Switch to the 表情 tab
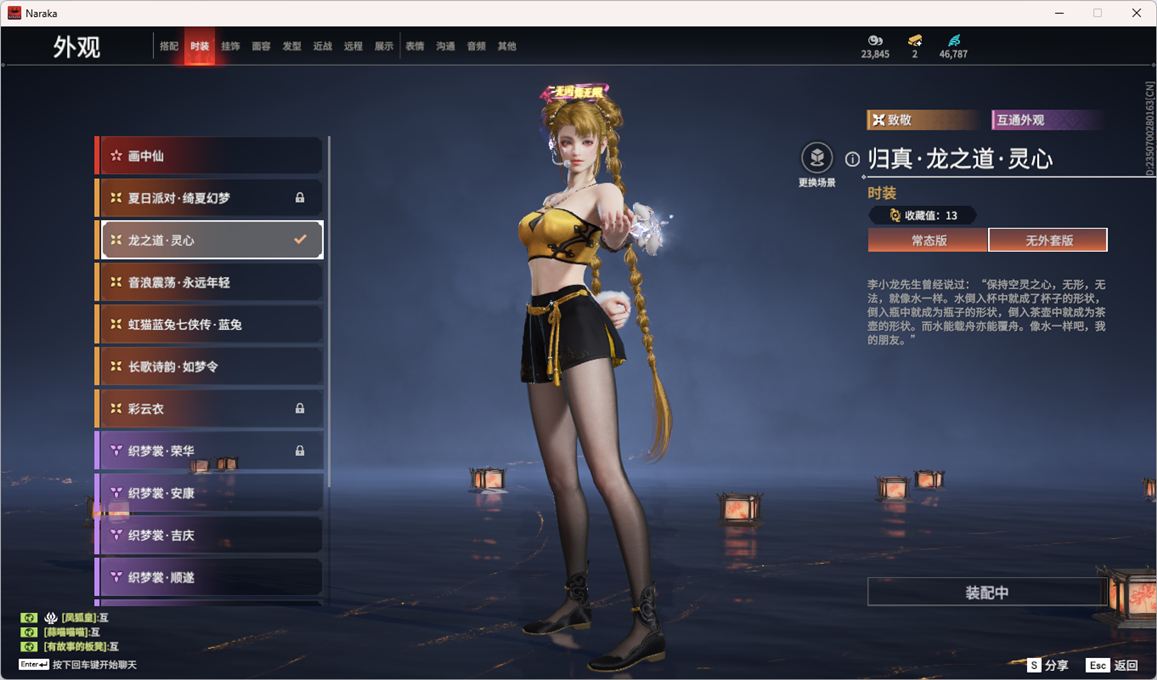This screenshot has height=680, width=1157. pyautogui.click(x=415, y=46)
